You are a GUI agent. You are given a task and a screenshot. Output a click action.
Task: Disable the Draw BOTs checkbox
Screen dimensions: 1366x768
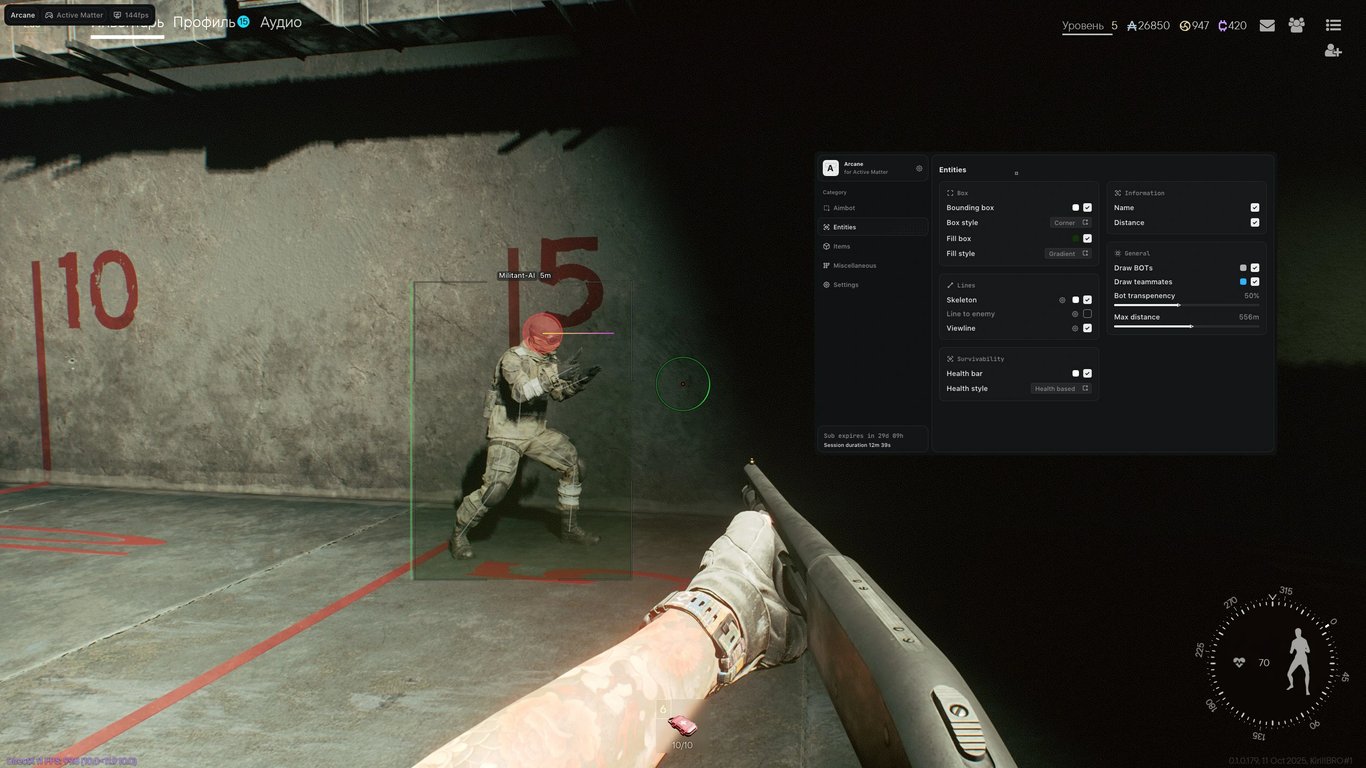pyautogui.click(x=1255, y=267)
